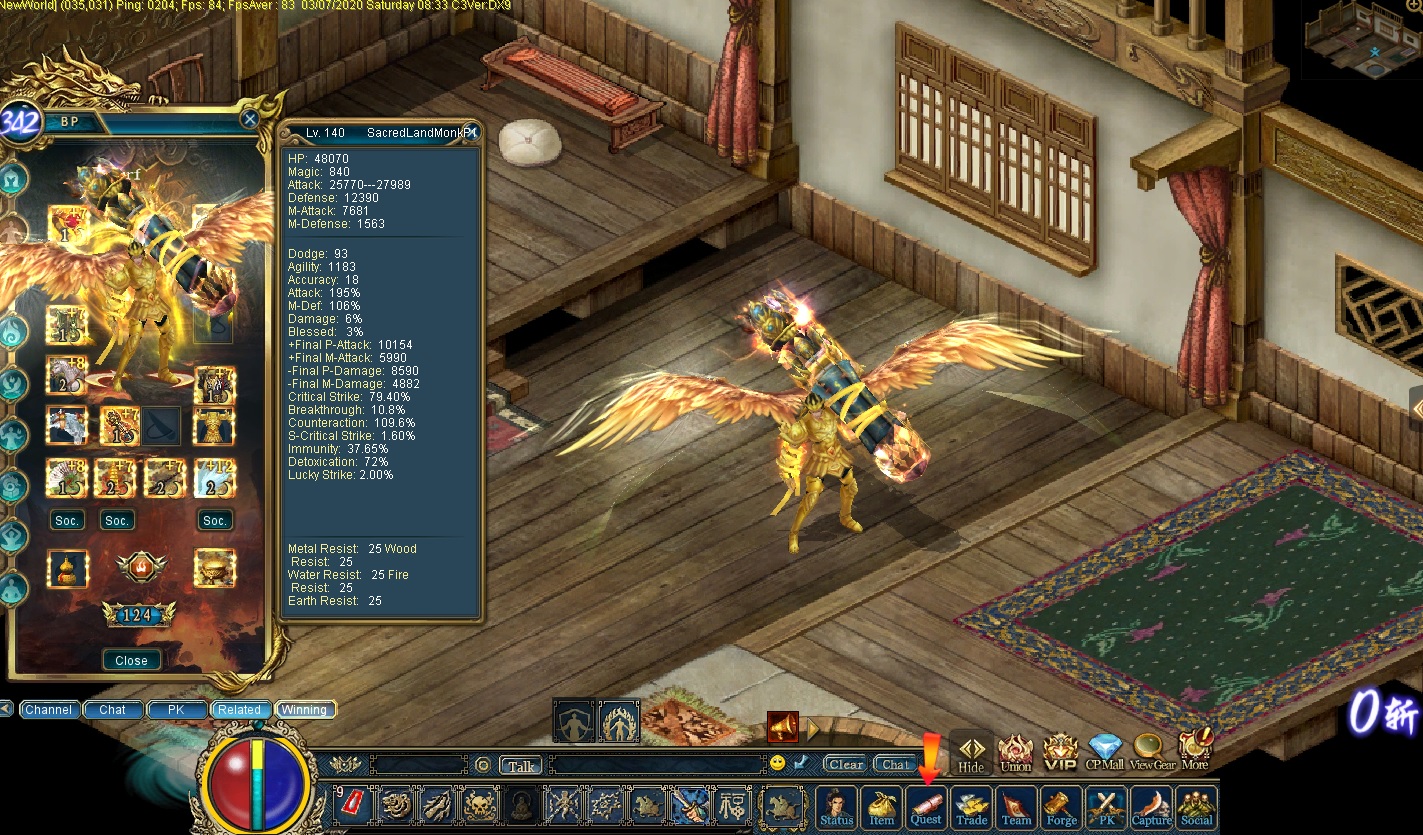Click the Talk button in chat bar
The height and width of the screenshot is (835, 1423).
(520, 766)
